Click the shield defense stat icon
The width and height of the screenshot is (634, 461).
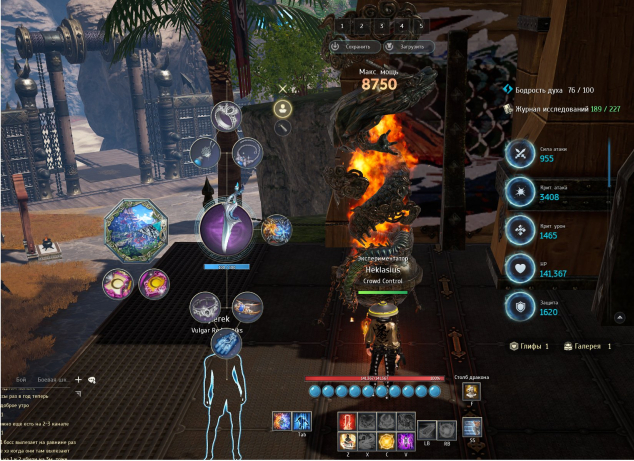tap(520, 306)
